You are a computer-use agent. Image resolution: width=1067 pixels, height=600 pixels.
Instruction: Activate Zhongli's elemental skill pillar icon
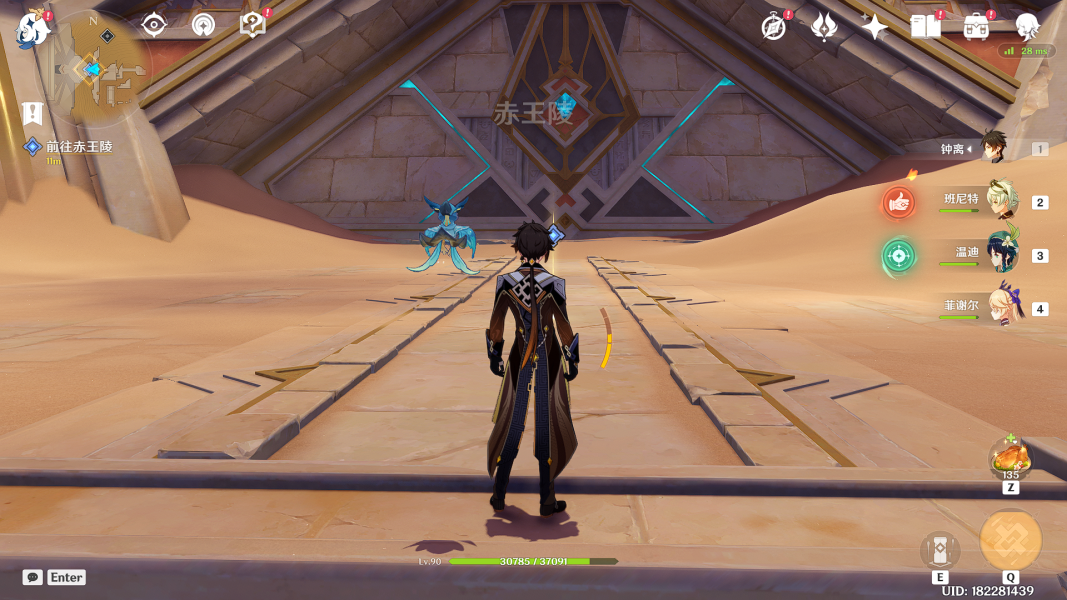click(940, 550)
